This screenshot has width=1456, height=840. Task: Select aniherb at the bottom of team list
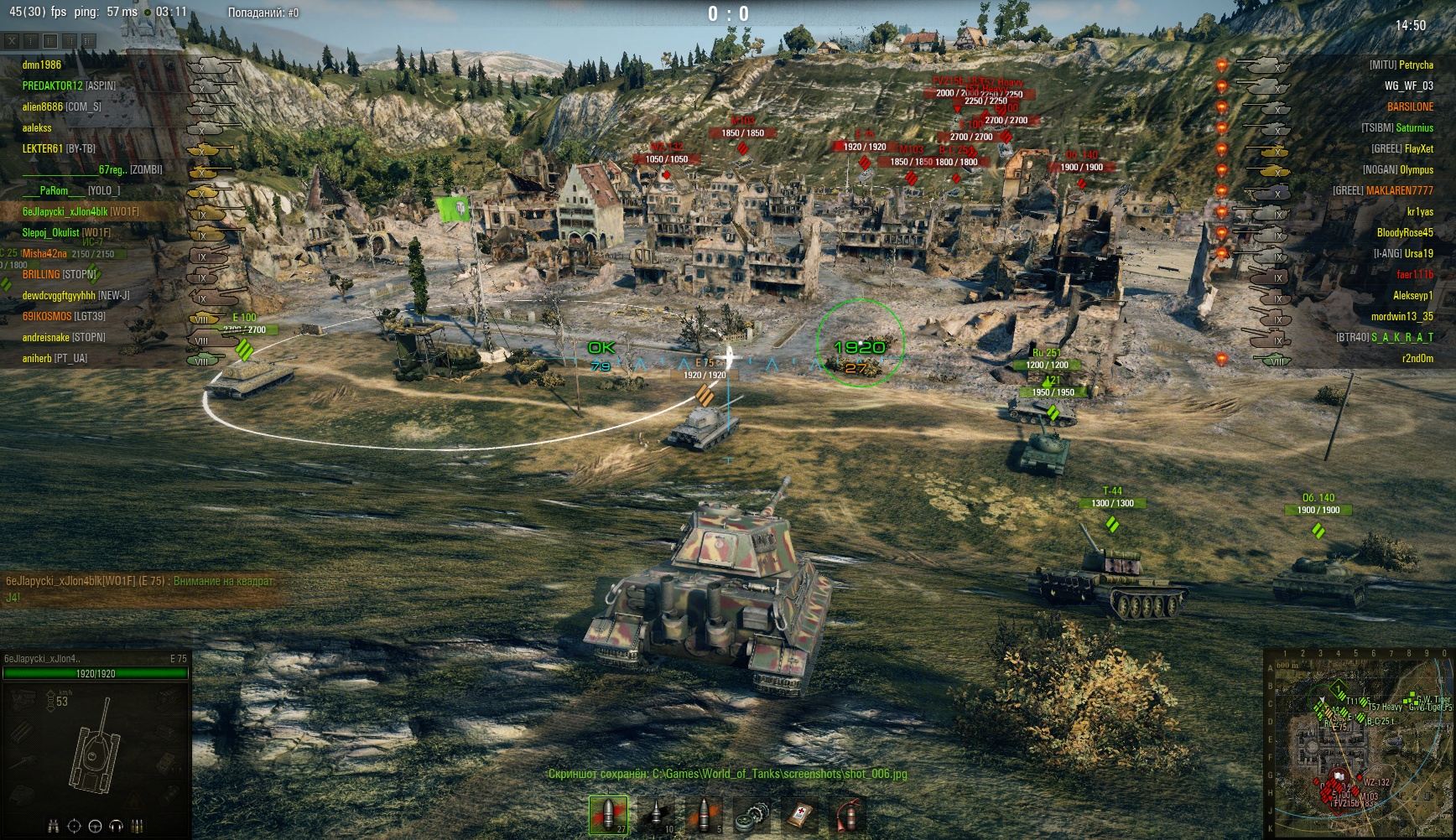click(x=42, y=358)
